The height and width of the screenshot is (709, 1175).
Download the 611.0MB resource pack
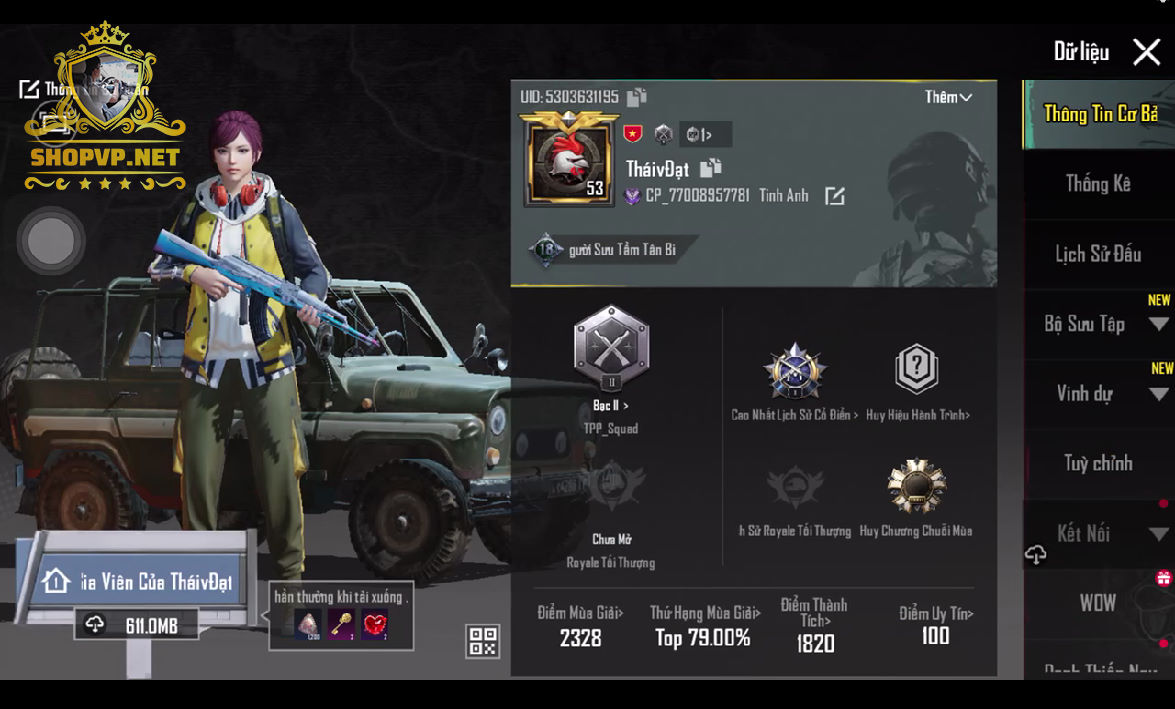[x=136, y=625]
